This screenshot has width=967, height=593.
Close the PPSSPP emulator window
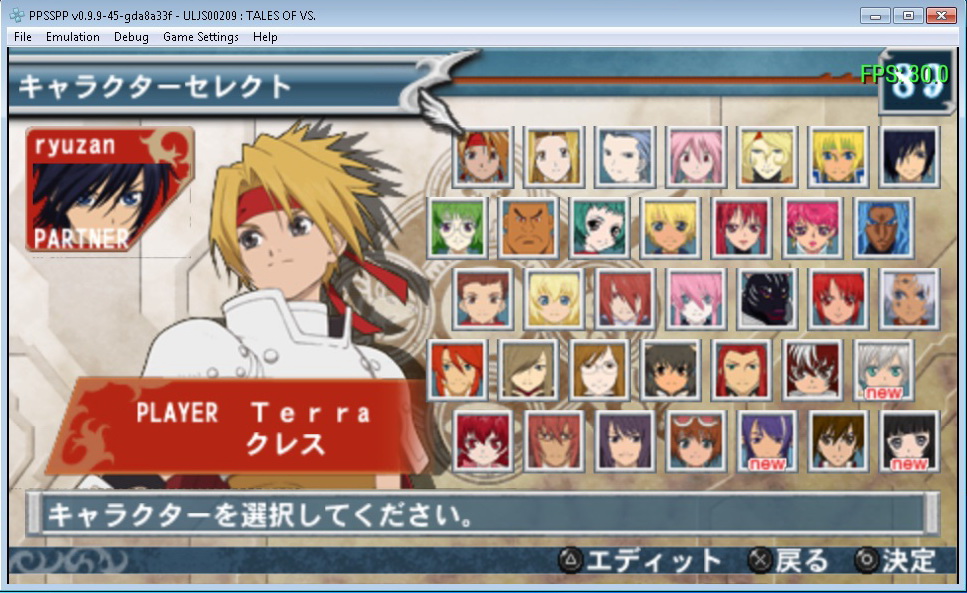click(x=940, y=16)
